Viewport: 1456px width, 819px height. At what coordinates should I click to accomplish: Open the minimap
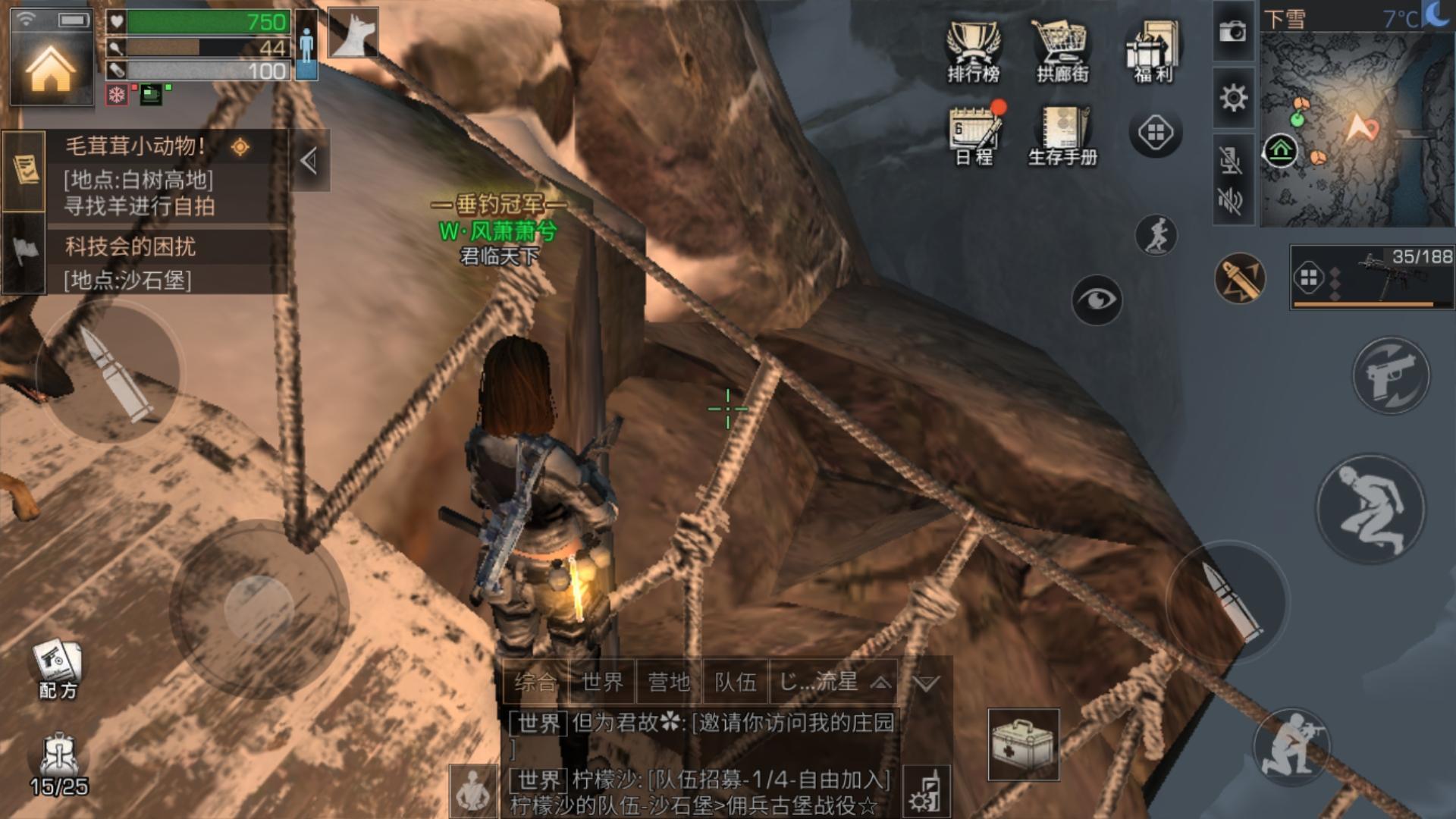(x=1356, y=127)
